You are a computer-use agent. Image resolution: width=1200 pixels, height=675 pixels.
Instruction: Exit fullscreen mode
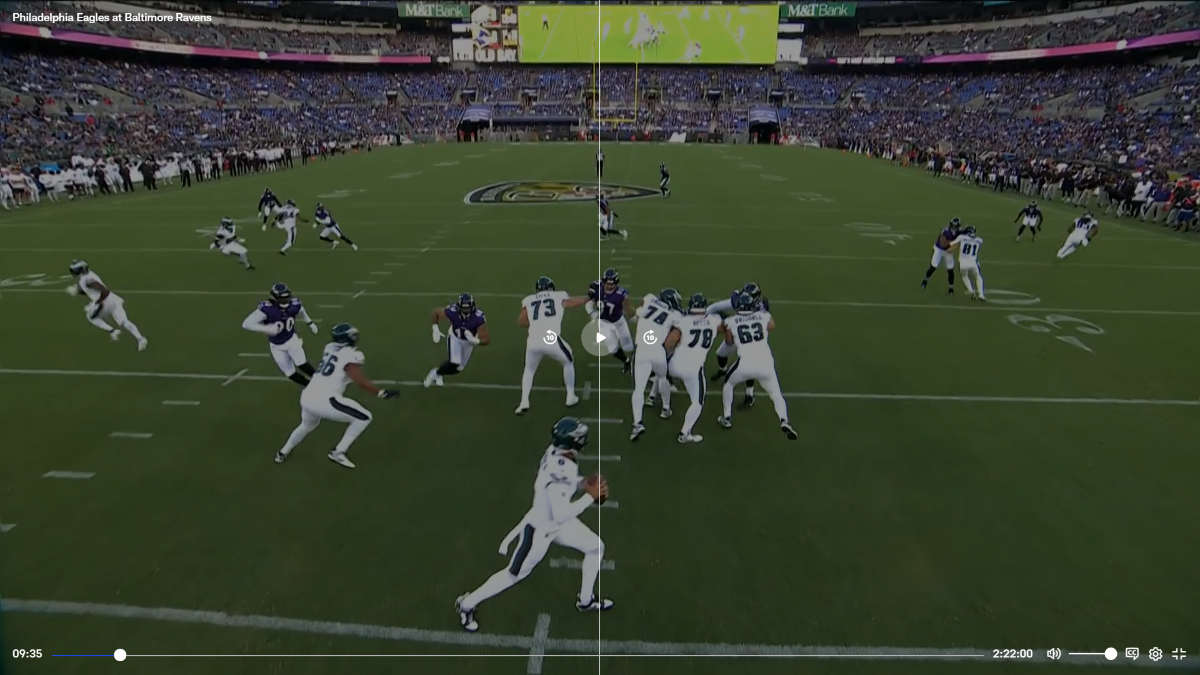pyautogui.click(x=1179, y=654)
